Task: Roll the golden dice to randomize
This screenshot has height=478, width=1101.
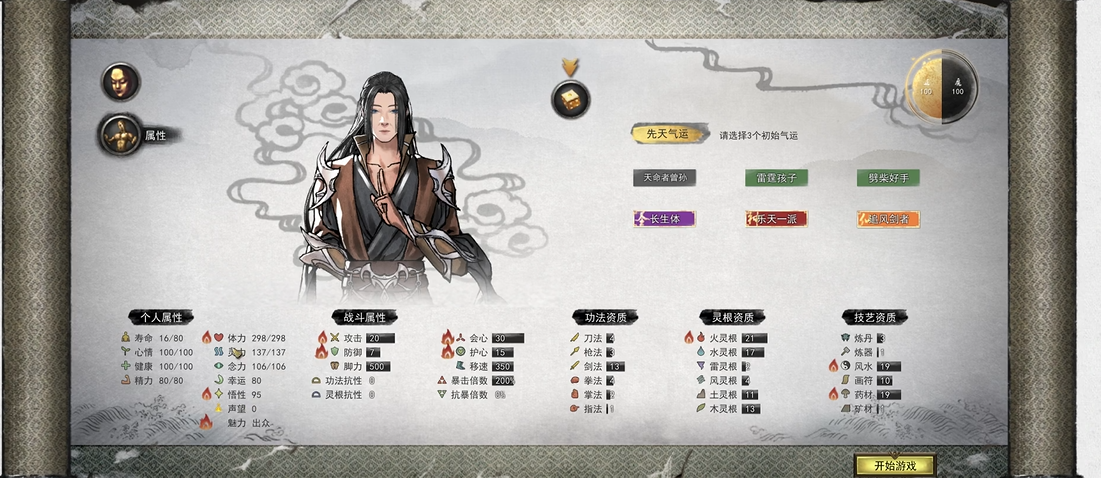Action: tap(571, 99)
